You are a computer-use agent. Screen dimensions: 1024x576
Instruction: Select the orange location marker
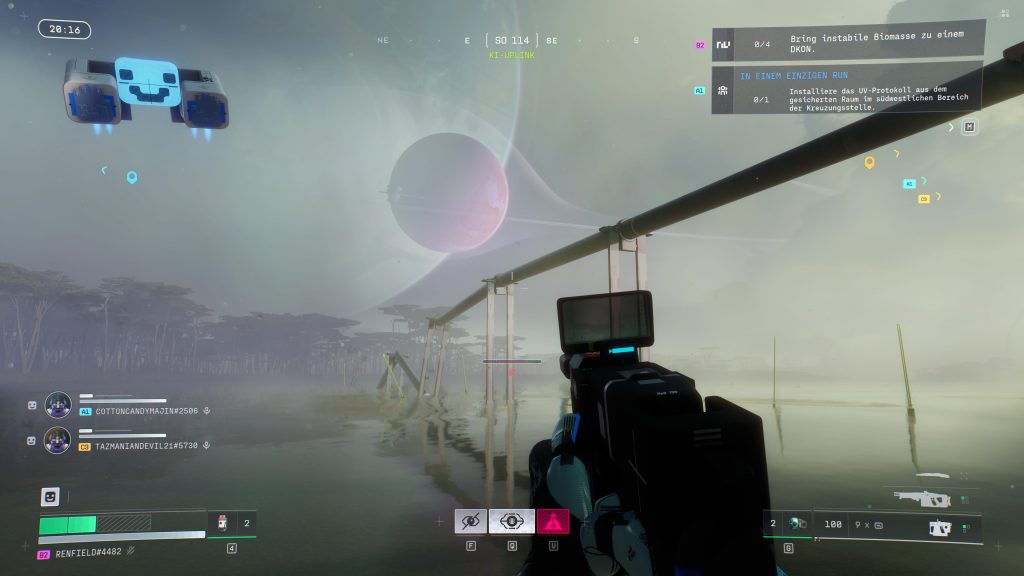(869, 162)
